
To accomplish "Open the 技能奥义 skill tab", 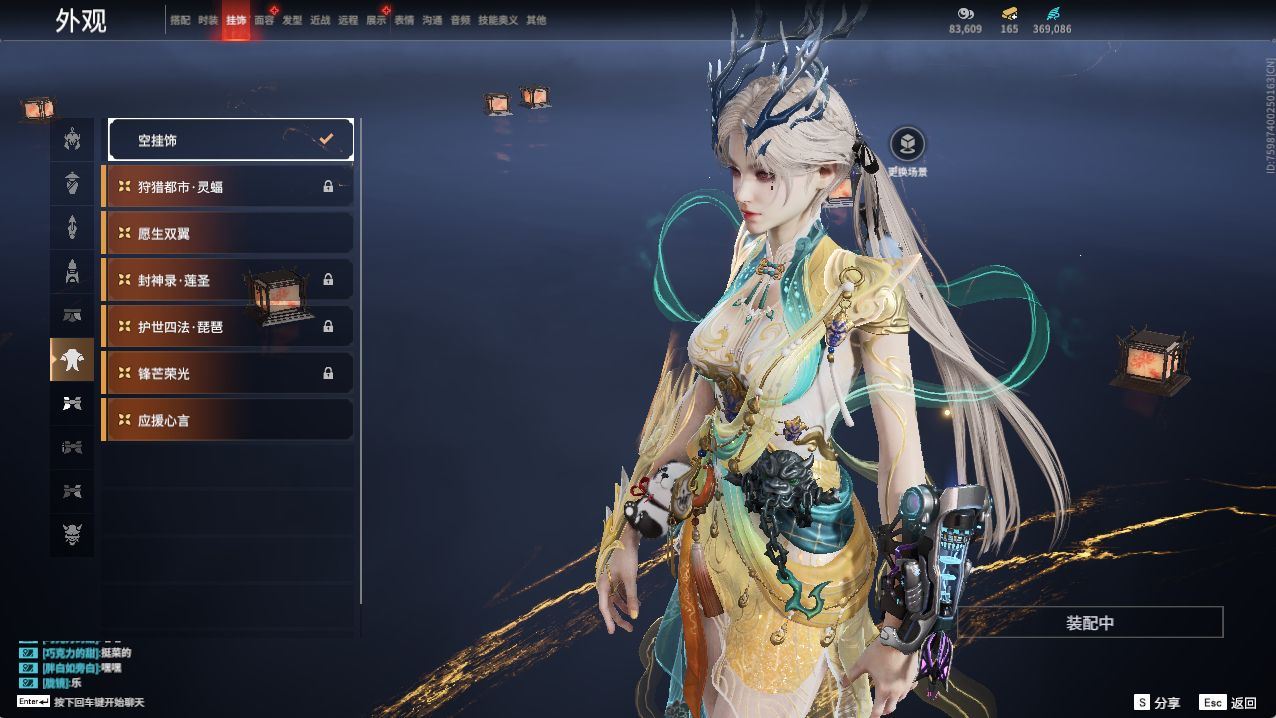I will click(498, 20).
